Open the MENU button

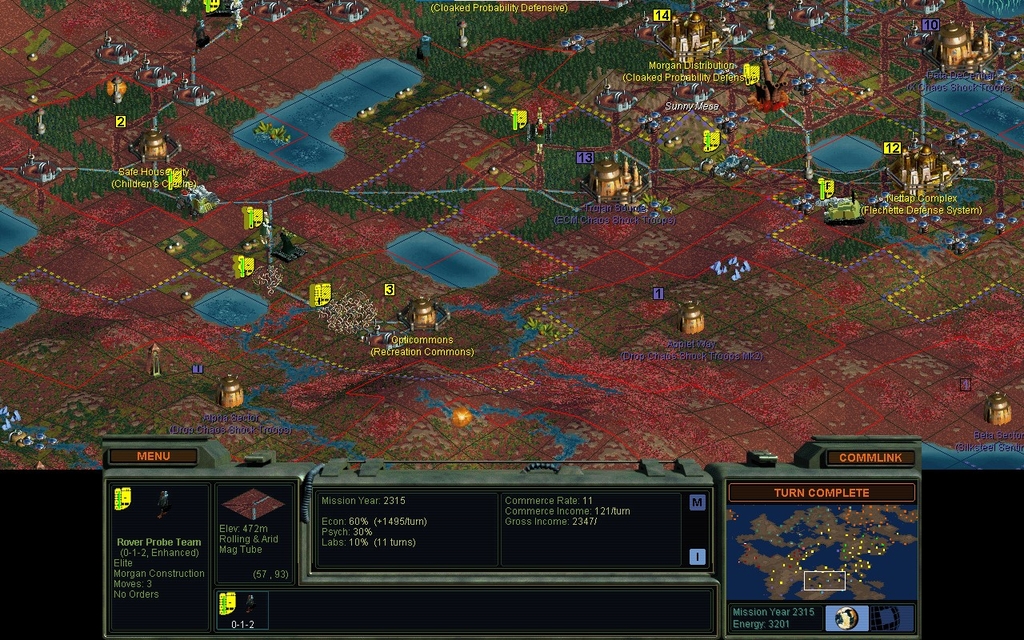(x=153, y=456)
